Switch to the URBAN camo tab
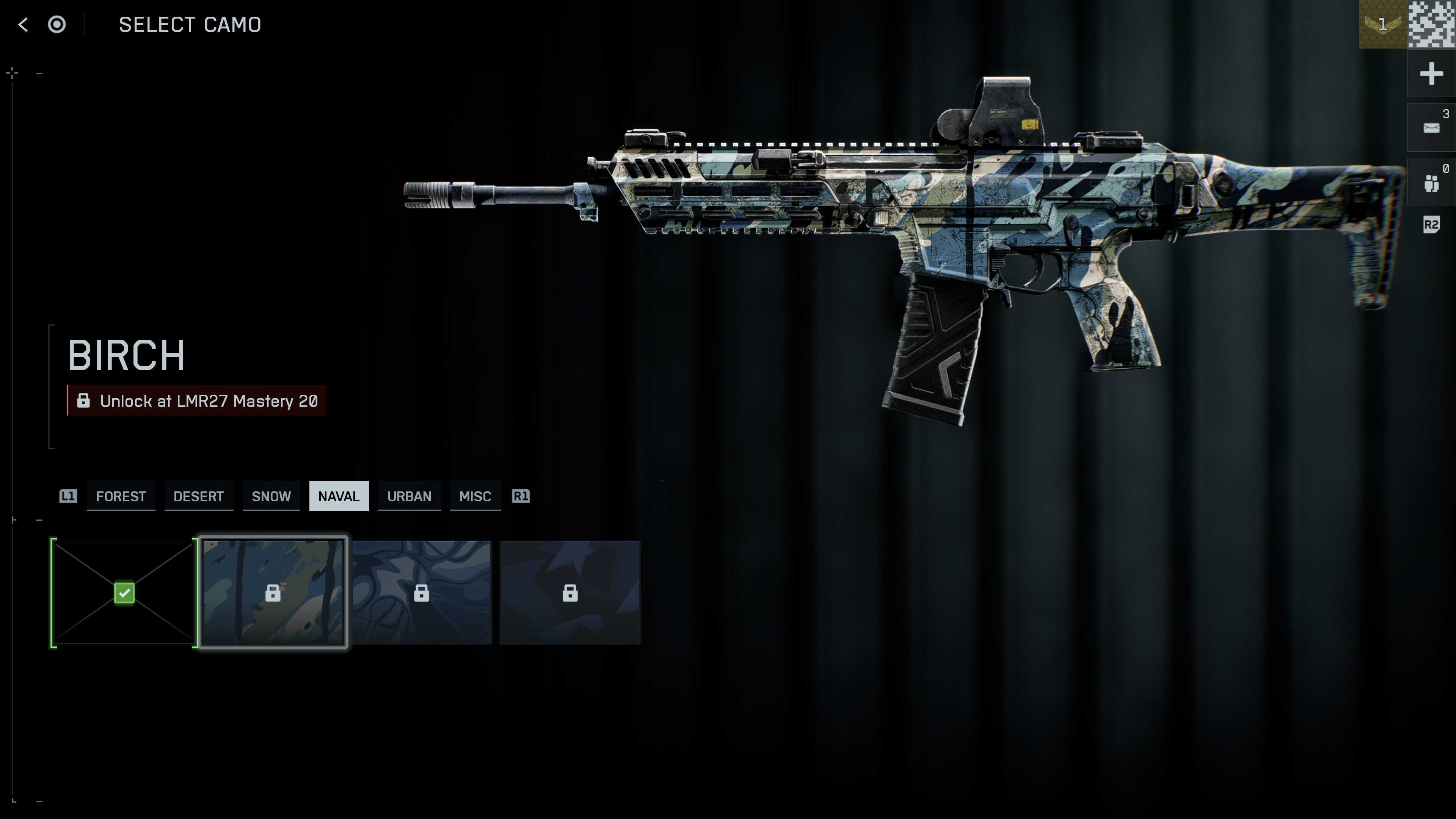1456x819 pixels. tap(409, 496)
